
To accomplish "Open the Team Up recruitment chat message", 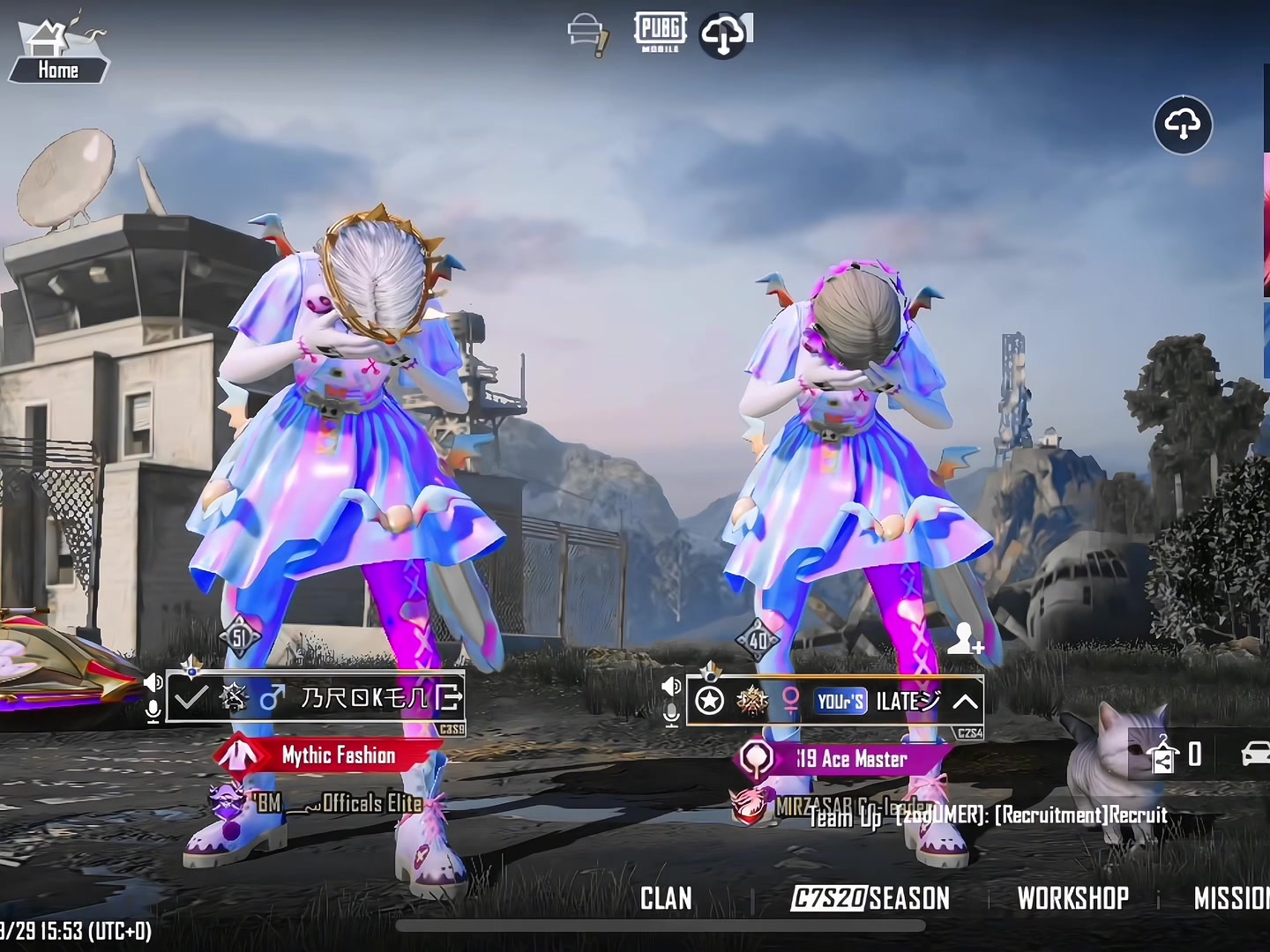I will (988, 815).
